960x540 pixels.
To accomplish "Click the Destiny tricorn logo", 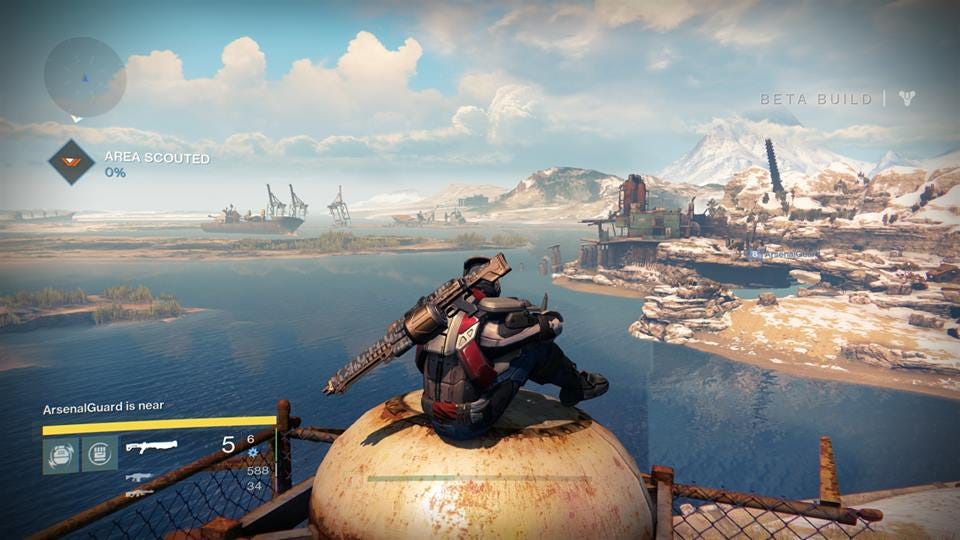I will 907,98.
